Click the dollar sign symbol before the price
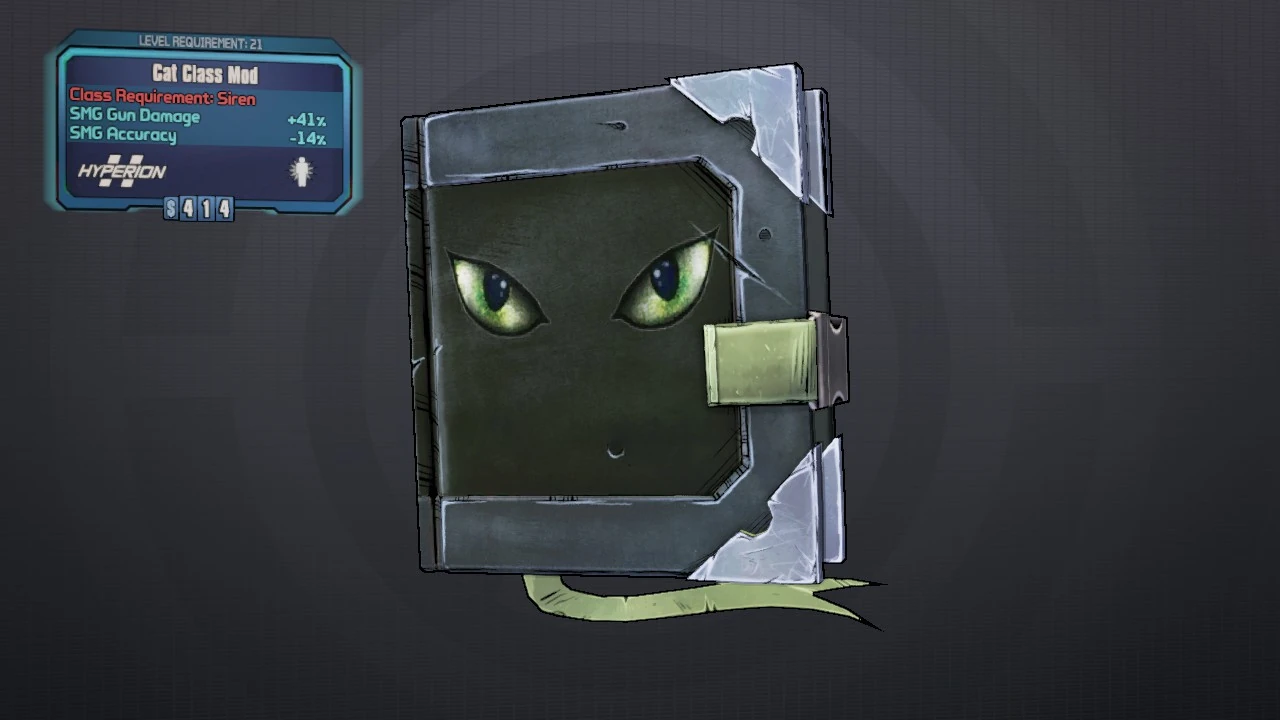 click(172, 210)
